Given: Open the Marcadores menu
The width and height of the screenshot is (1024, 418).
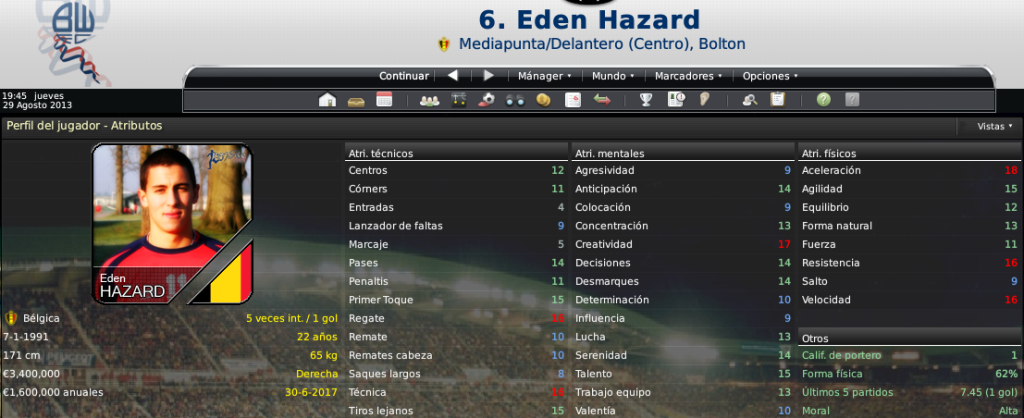Looking at the screenshot, I should click(687, 76).
